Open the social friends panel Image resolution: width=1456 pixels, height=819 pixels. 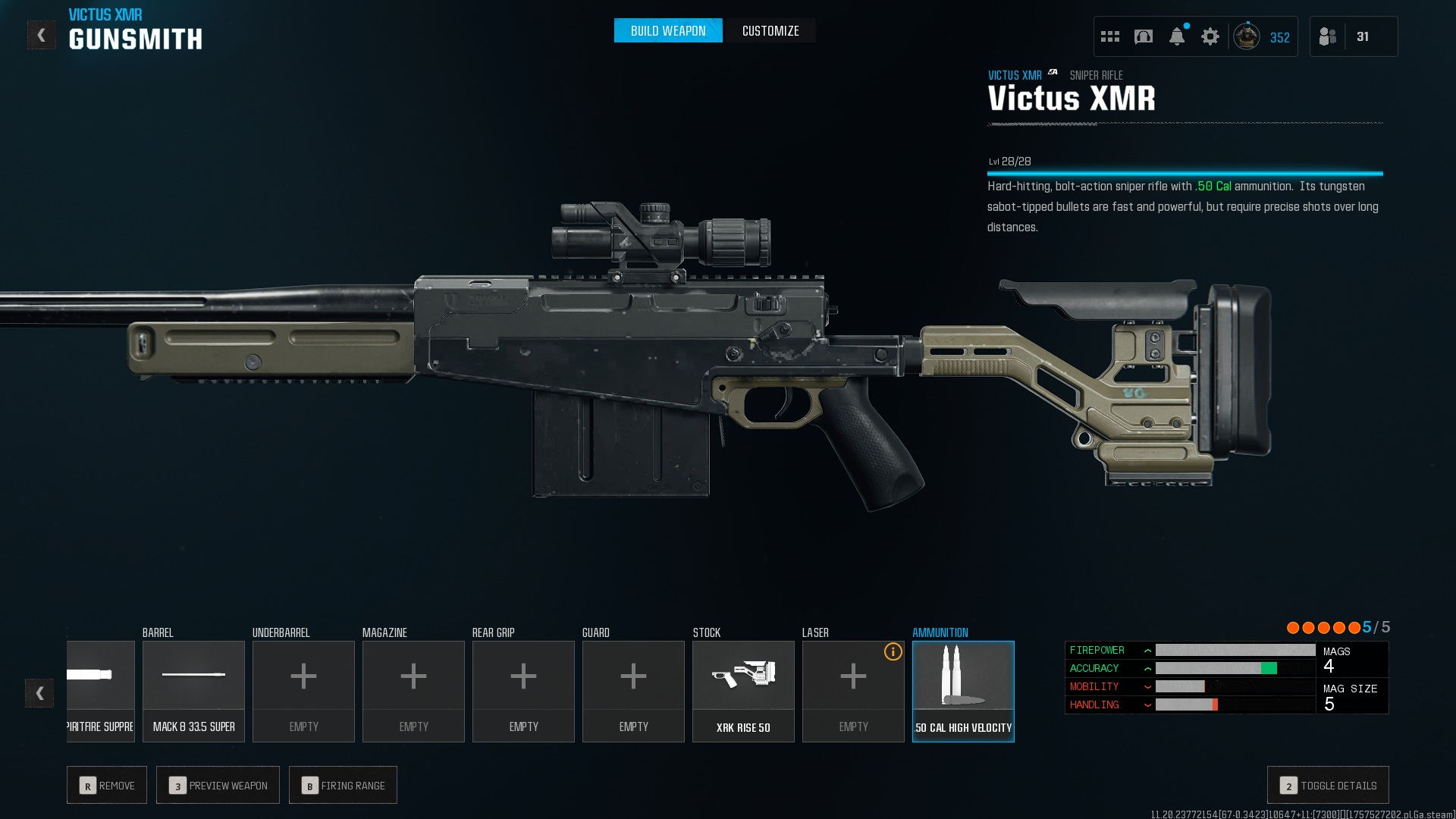1328,36
